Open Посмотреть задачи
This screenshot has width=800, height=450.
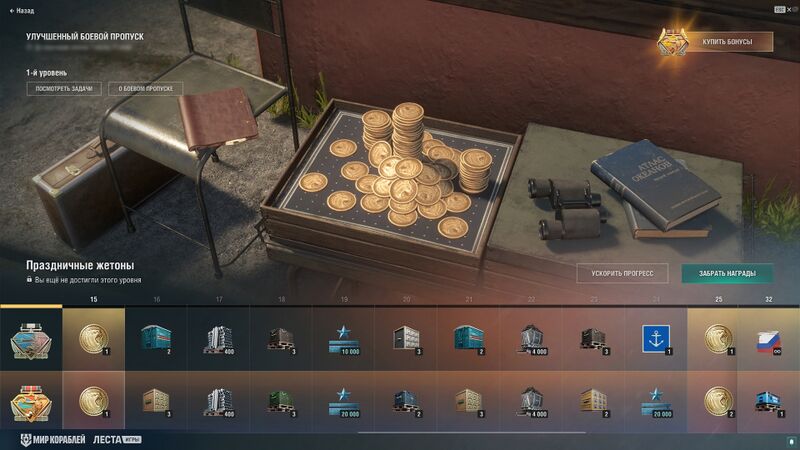[x=64, y=89]
